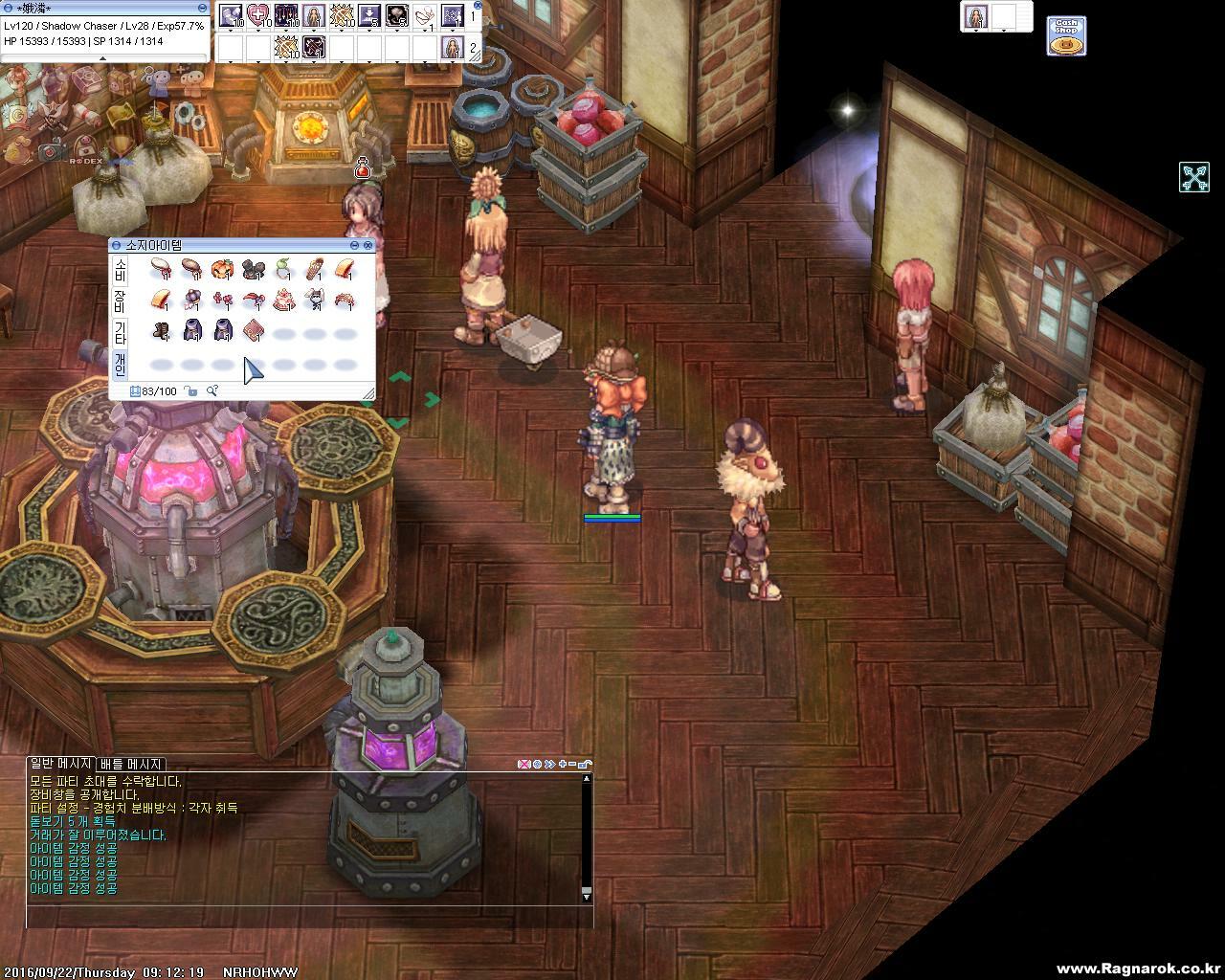Switch to the 개인 inventory tab
The width and height of the screenshot is (1225, 980).
click(x=121, y=364)
